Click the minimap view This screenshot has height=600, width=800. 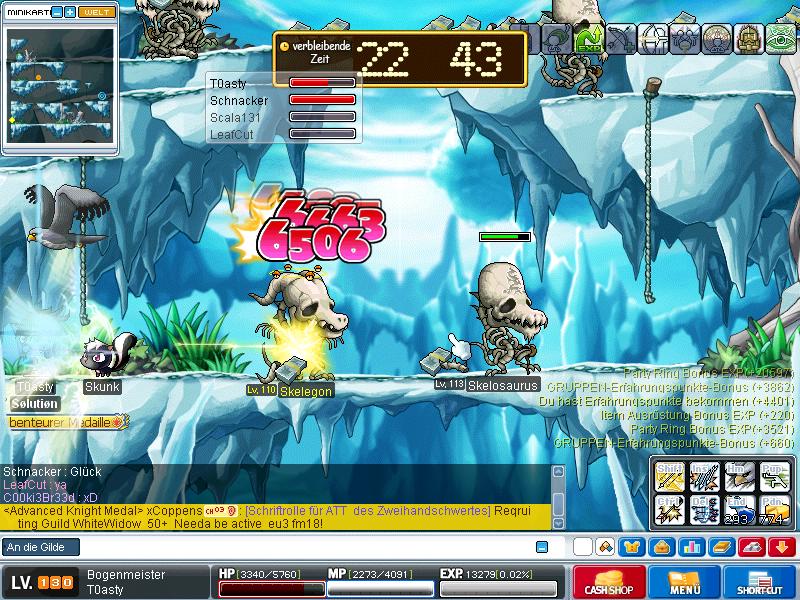click(57, 90)
